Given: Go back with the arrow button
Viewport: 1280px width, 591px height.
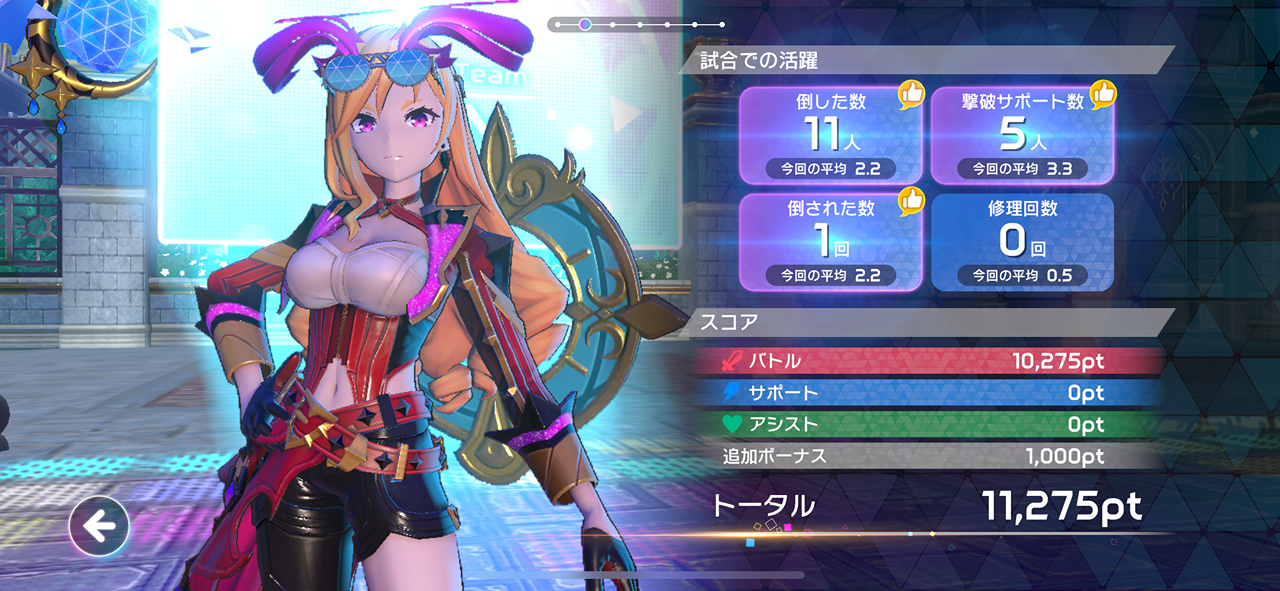Looking at the screenshot, I should [x=99, y=526].
